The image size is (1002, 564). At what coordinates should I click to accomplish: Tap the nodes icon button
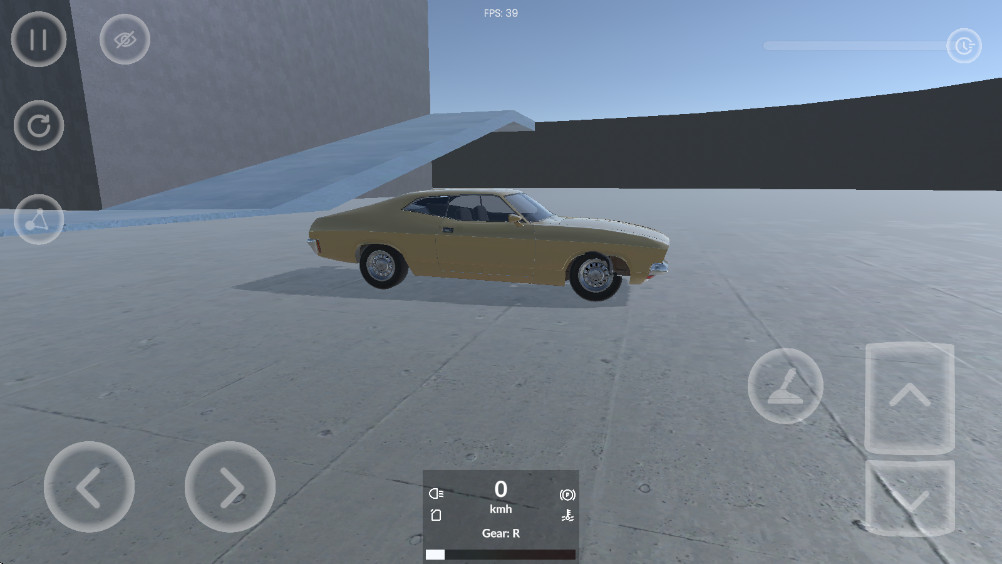39,219
